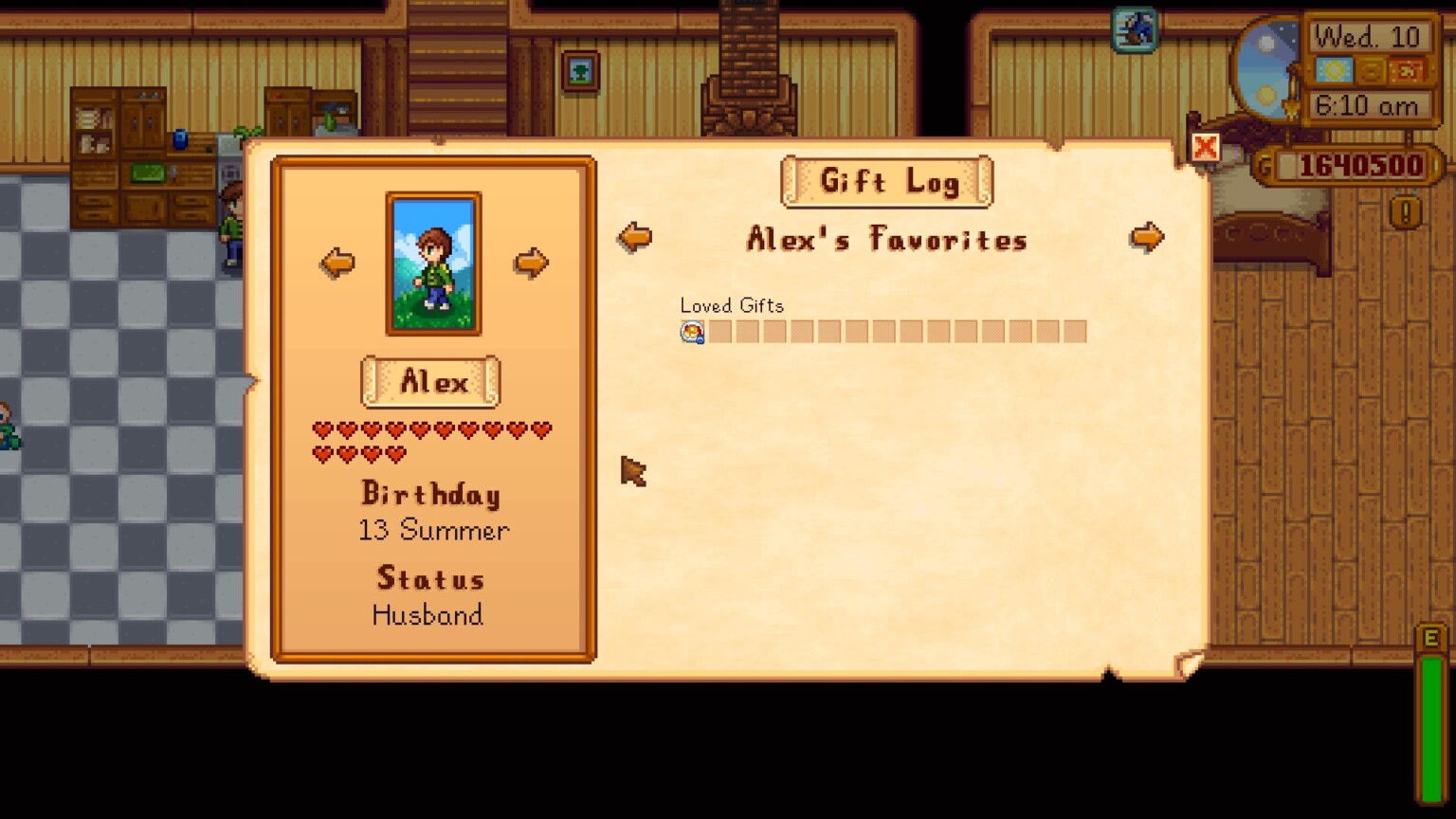
Task: Click the Loved Gifts label
Action: 732,305
